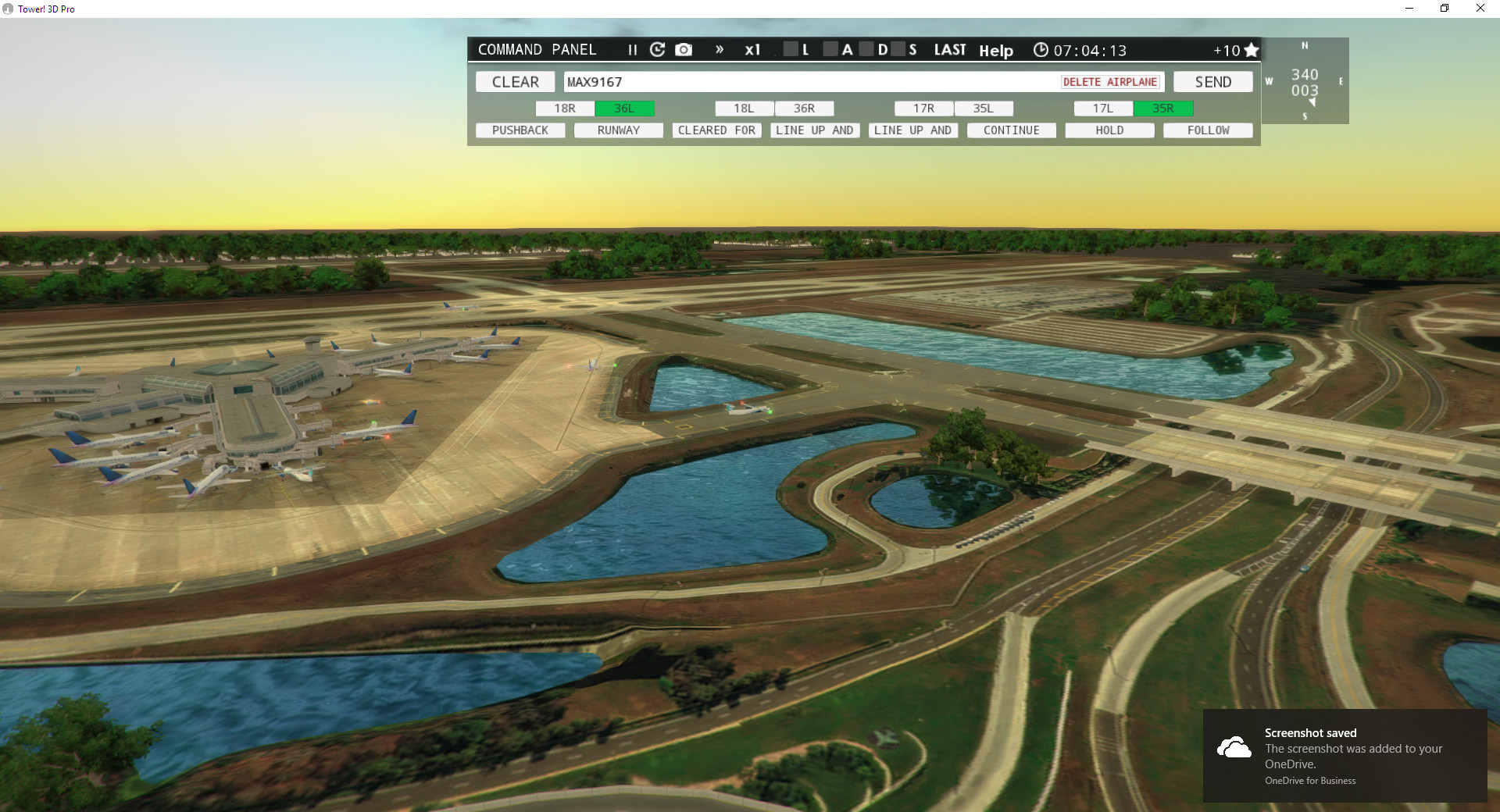This screenshot has height=812, width=1500.
Task: Expand extra commands with the double-arrow chevron
Action: tap(719, 49)
